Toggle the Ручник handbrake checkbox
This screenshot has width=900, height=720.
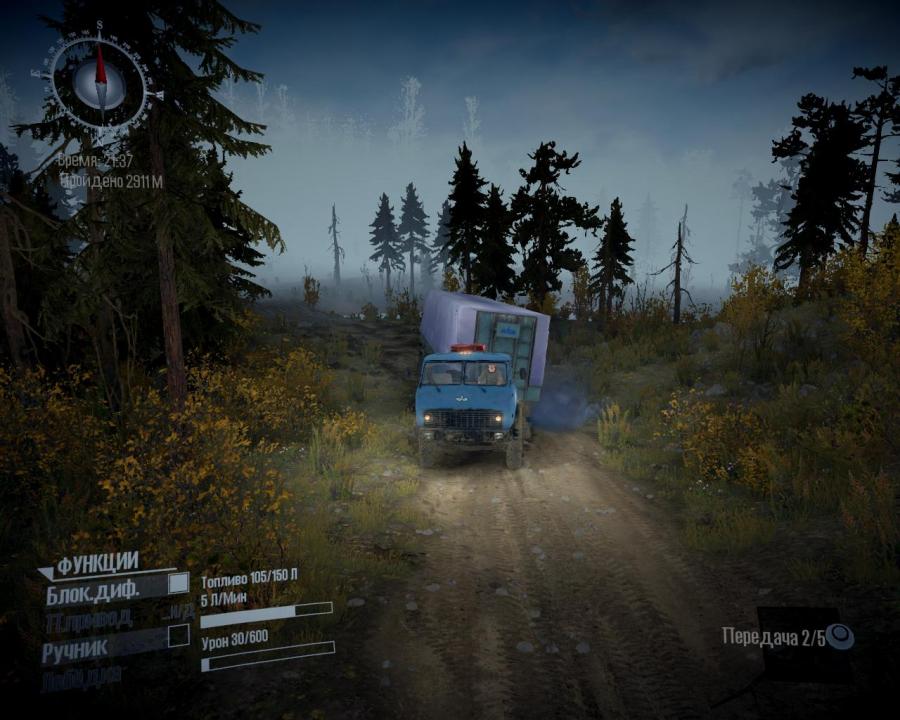(x=178, y=636)
